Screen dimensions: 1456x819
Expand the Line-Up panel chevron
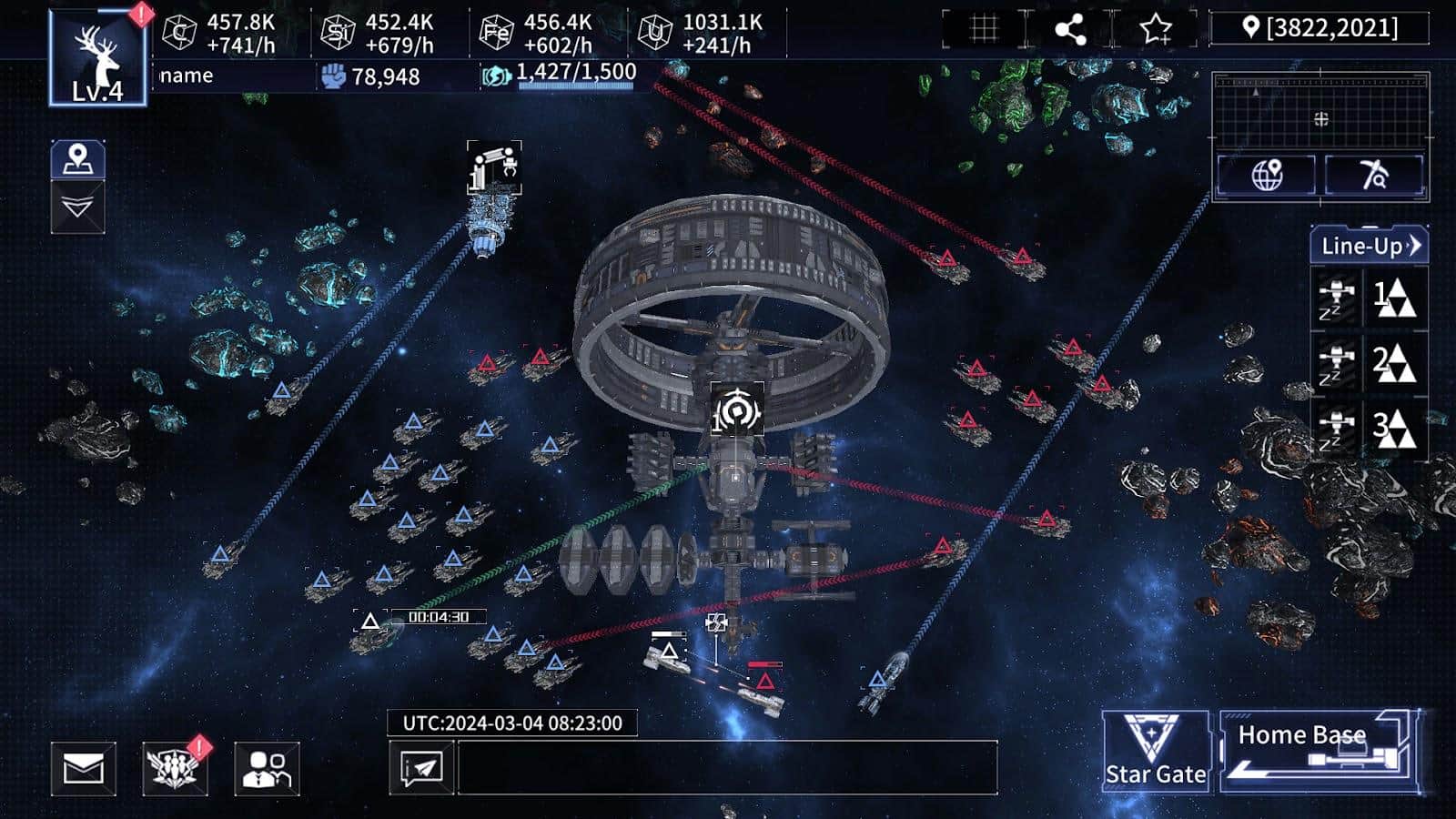[1418, 244]
